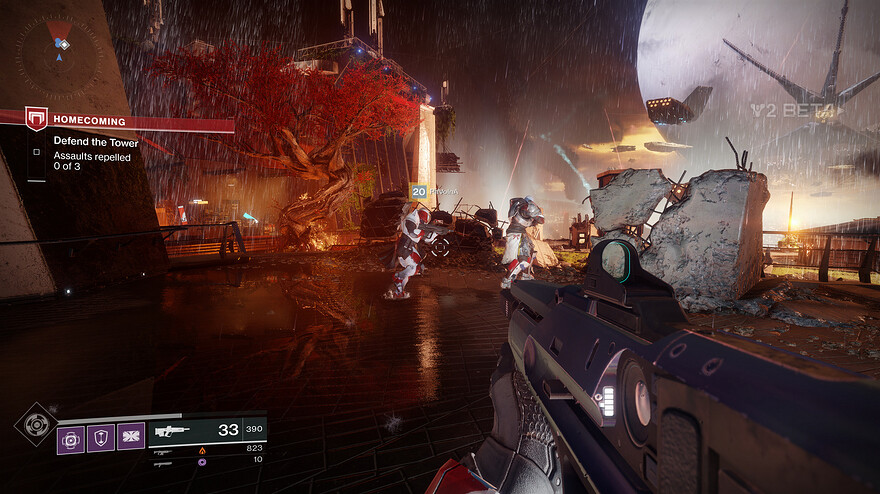Viewport: 880px width, 494px height.
Task: Select the equipped primary weapon slot
Action: pos(207,430)
